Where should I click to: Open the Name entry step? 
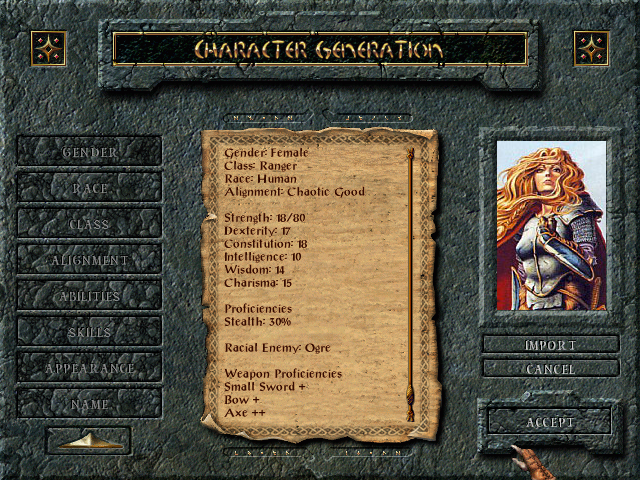tap(89, 404)
